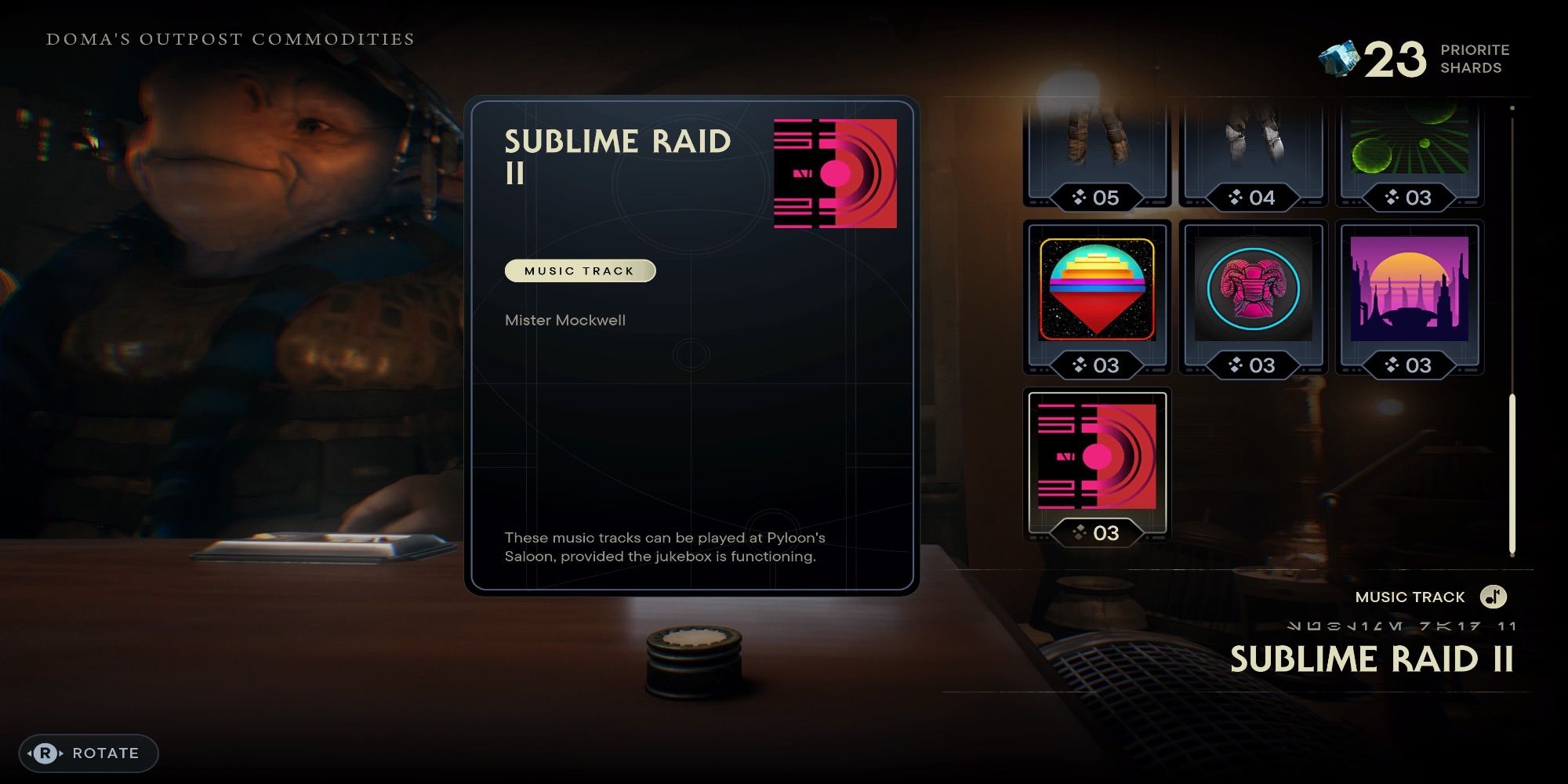Click the Doma's Outpost Commodities header
The height and width of the screenshot is (784, 1568).
(x=230, y=39)
